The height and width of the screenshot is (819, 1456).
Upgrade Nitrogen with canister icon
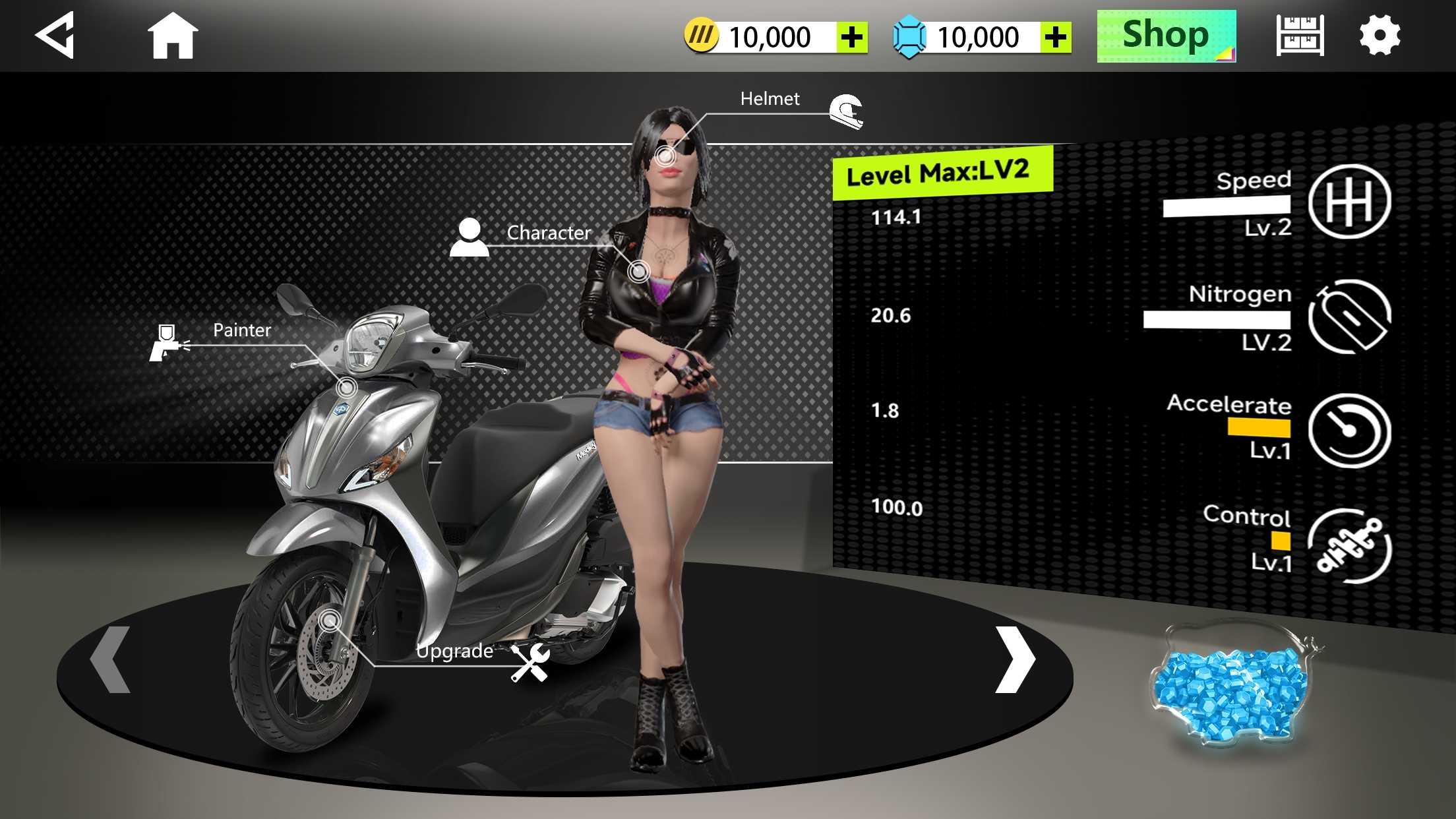pyautogui.click(x=1349, y=316)
